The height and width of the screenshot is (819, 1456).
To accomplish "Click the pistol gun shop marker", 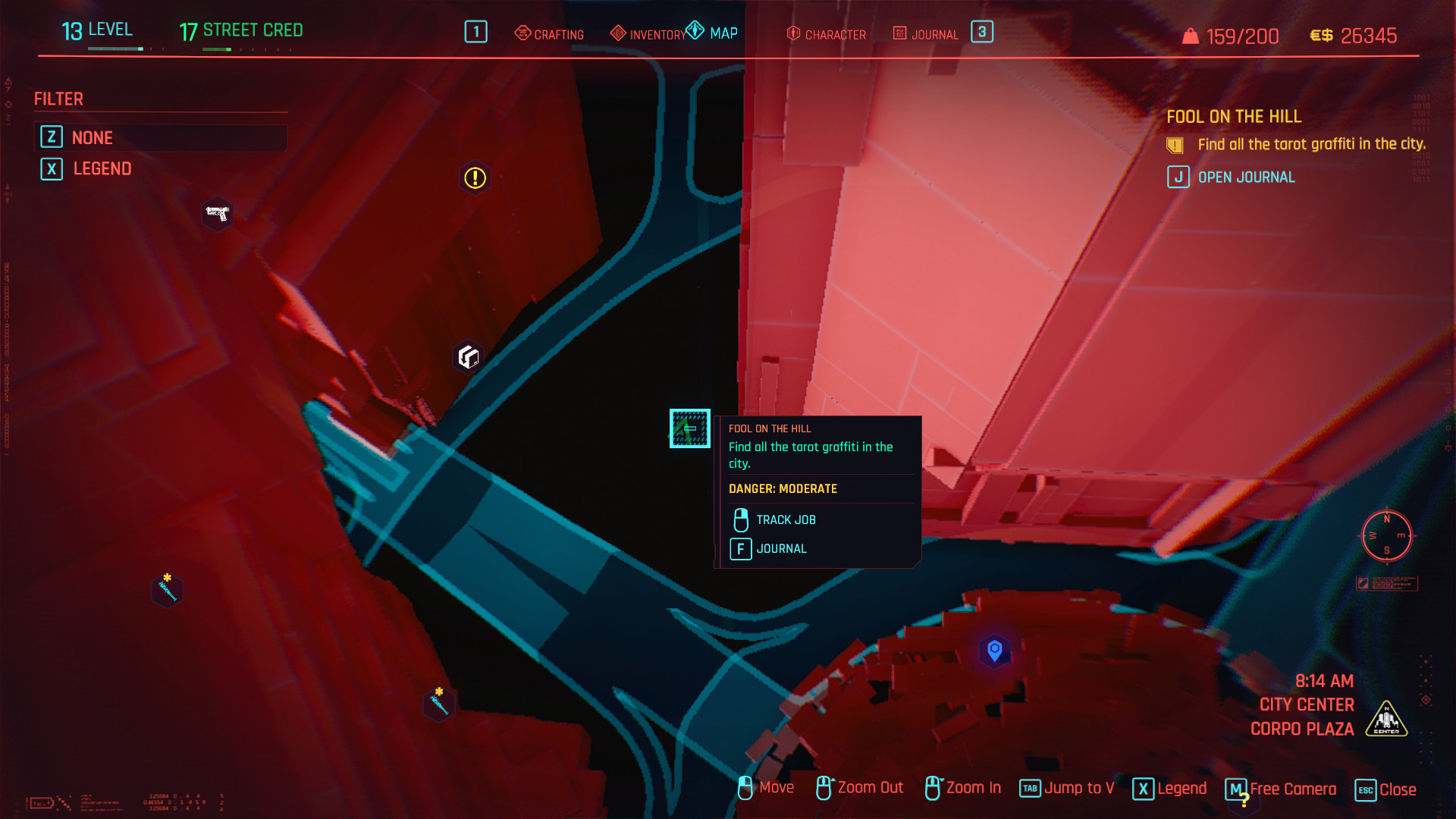I will pos(218,214).
